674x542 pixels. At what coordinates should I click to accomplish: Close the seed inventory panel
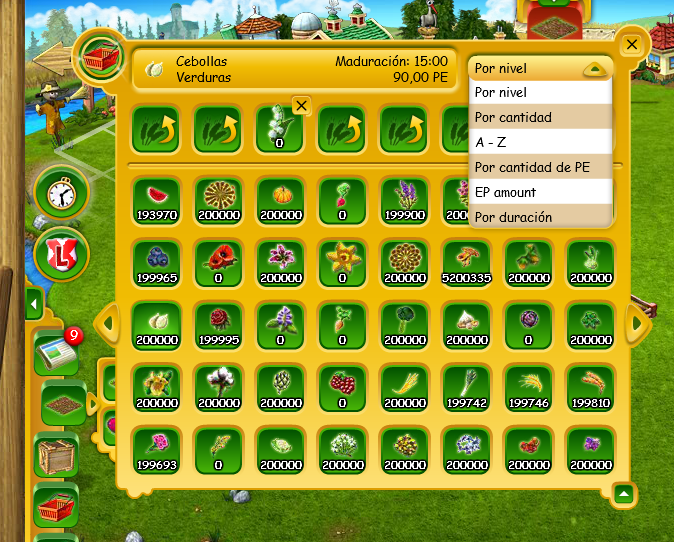(631, 45)
